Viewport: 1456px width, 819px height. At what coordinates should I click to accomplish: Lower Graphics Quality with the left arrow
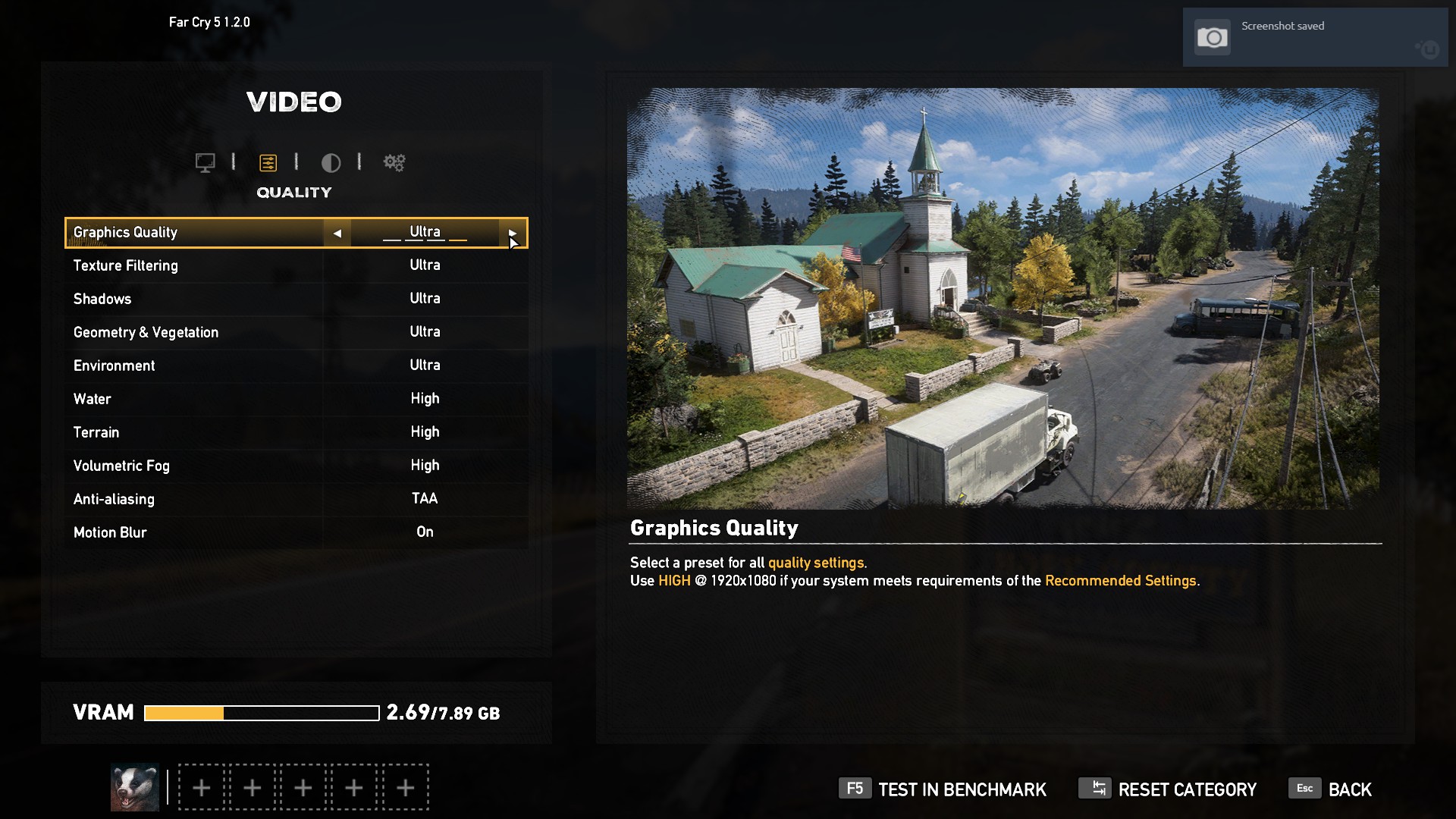coord(337,234)
